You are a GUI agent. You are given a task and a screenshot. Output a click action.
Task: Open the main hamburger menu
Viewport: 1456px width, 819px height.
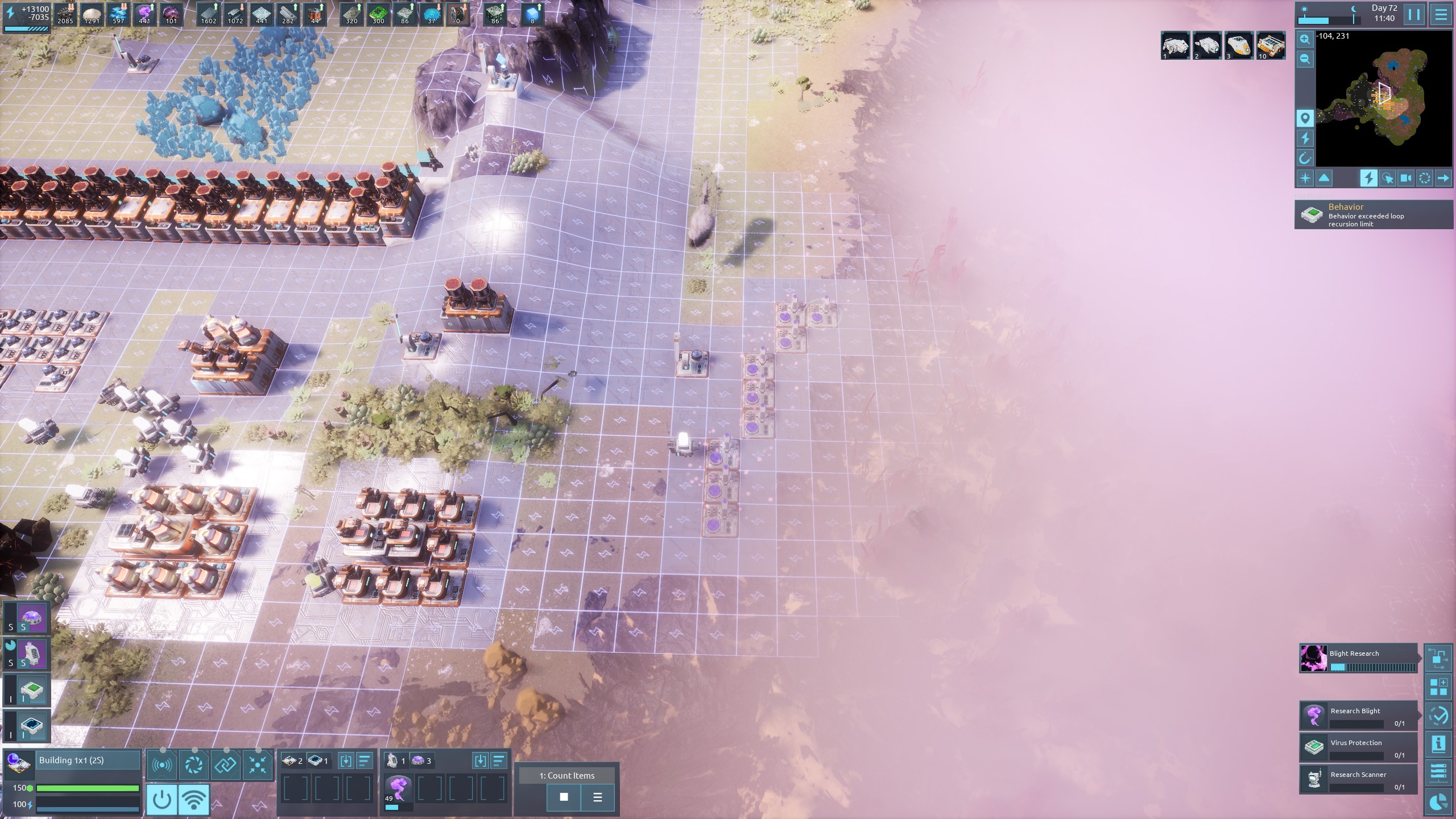1441,15
